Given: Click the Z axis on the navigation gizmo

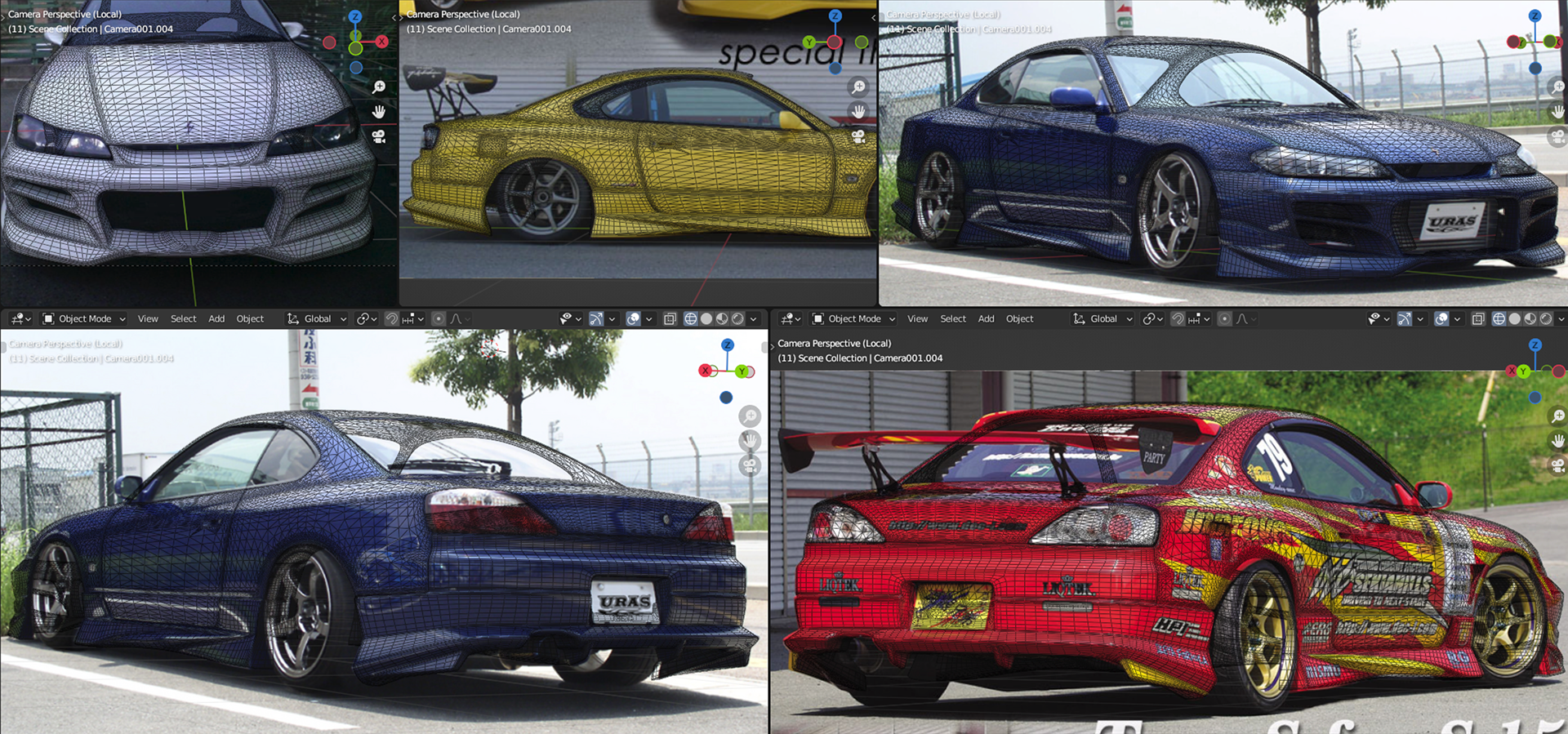Looking at the screenshot, I should point(1535,345).
